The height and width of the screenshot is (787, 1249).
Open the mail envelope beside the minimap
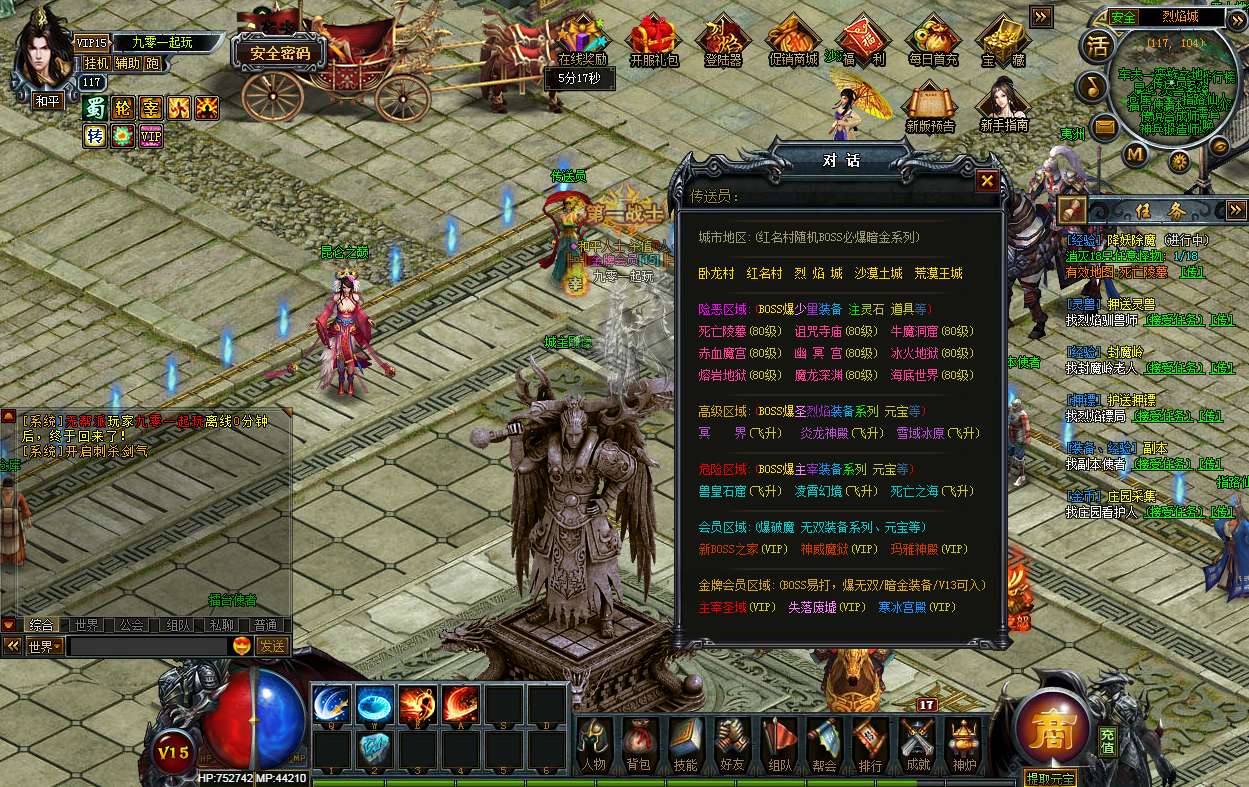click(1103, 126)
